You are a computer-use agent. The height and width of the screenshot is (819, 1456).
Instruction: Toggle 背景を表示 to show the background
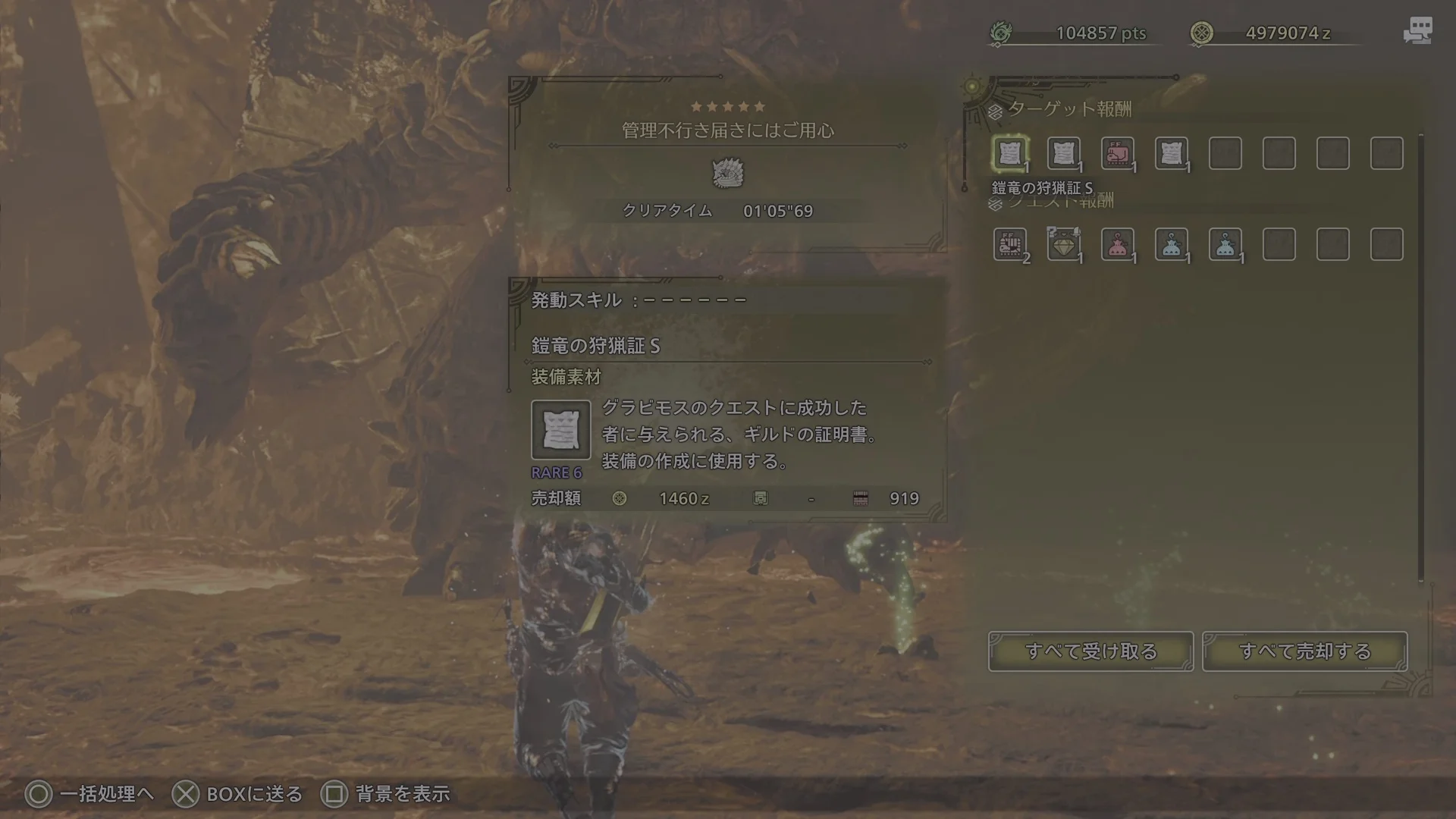pyautogui.click(x=387, y=794)
